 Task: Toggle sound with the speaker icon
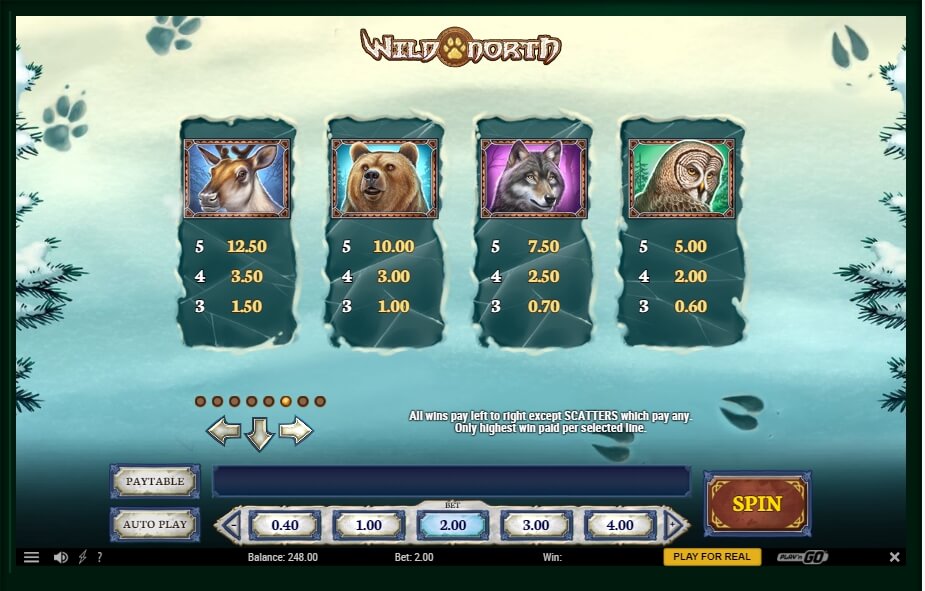tap(61, 557)
